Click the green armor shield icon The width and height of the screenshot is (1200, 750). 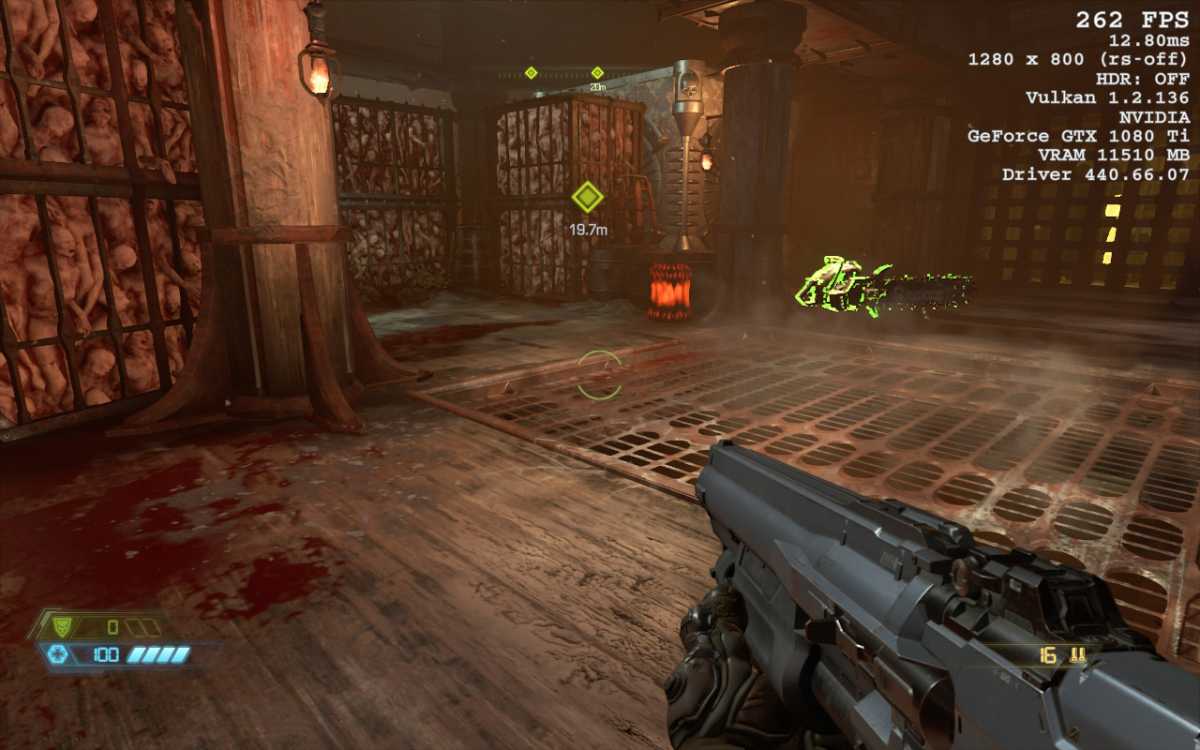point(62,627)
